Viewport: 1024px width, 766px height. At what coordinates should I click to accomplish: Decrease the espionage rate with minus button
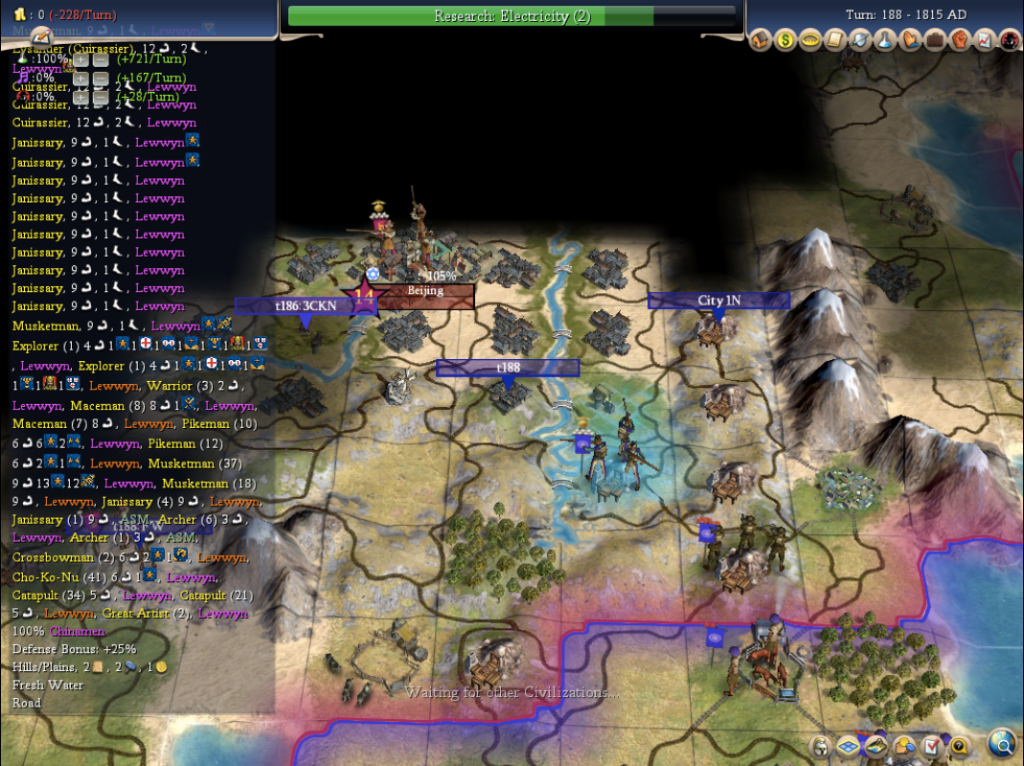tap(100, 96)
